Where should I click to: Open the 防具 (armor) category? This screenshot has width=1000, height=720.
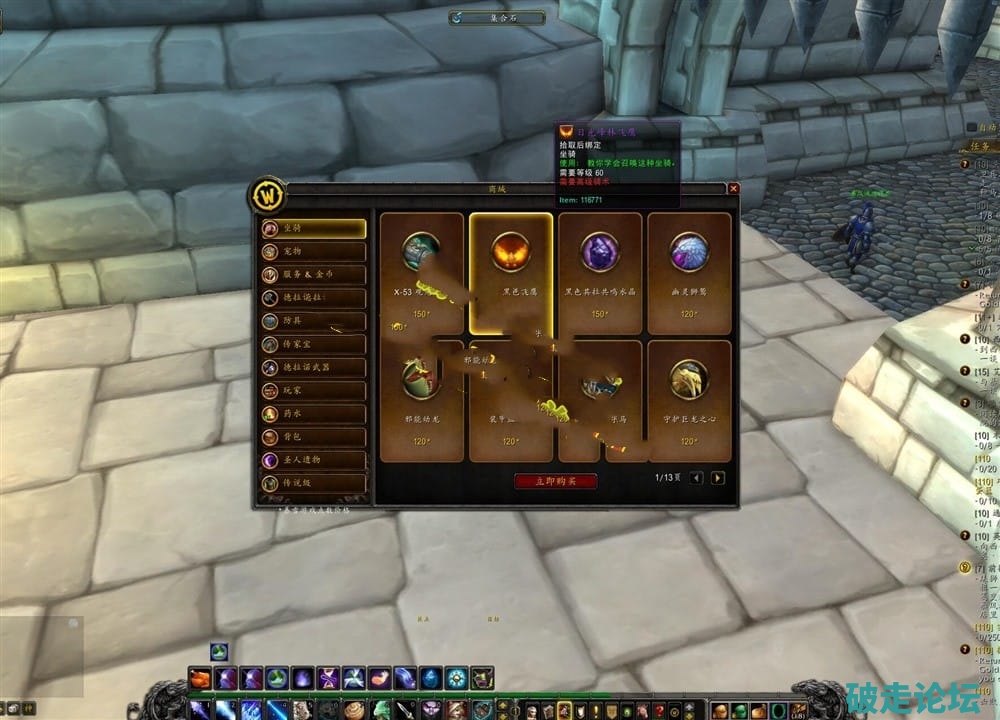coord(313,321)
